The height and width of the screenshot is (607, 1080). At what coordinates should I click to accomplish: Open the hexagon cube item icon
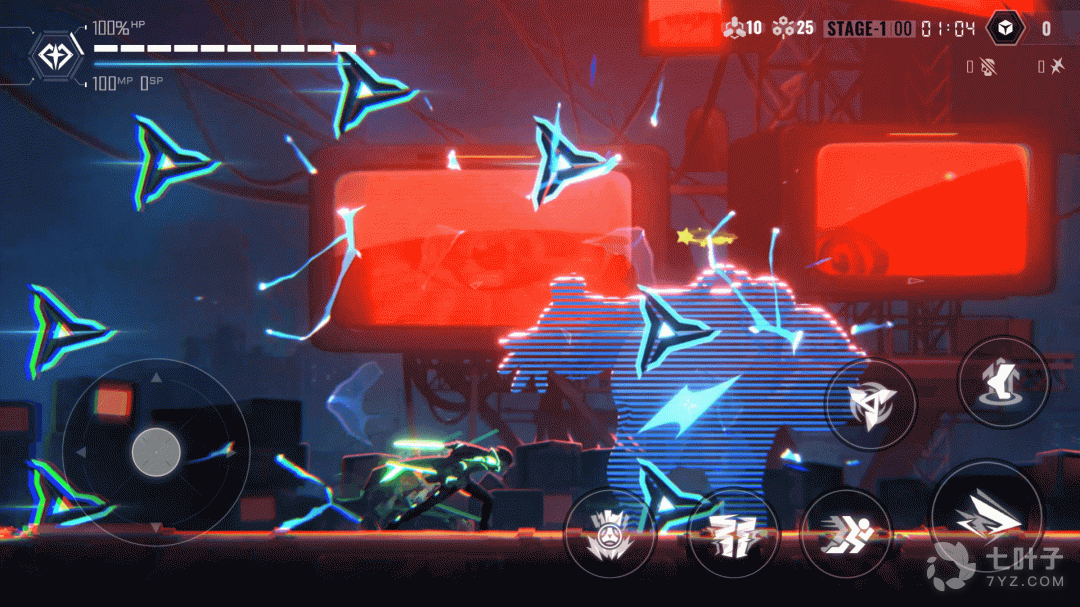coord(1006,29)
